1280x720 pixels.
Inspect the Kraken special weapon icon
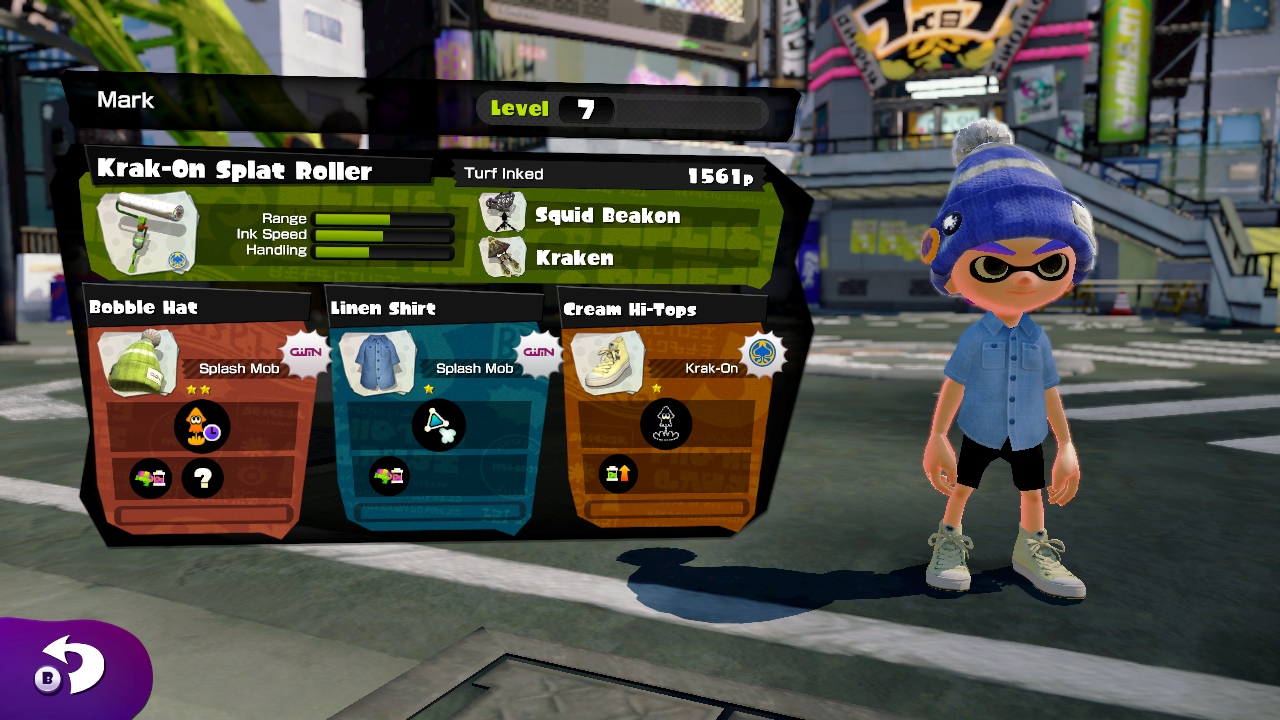pos(503,257)
